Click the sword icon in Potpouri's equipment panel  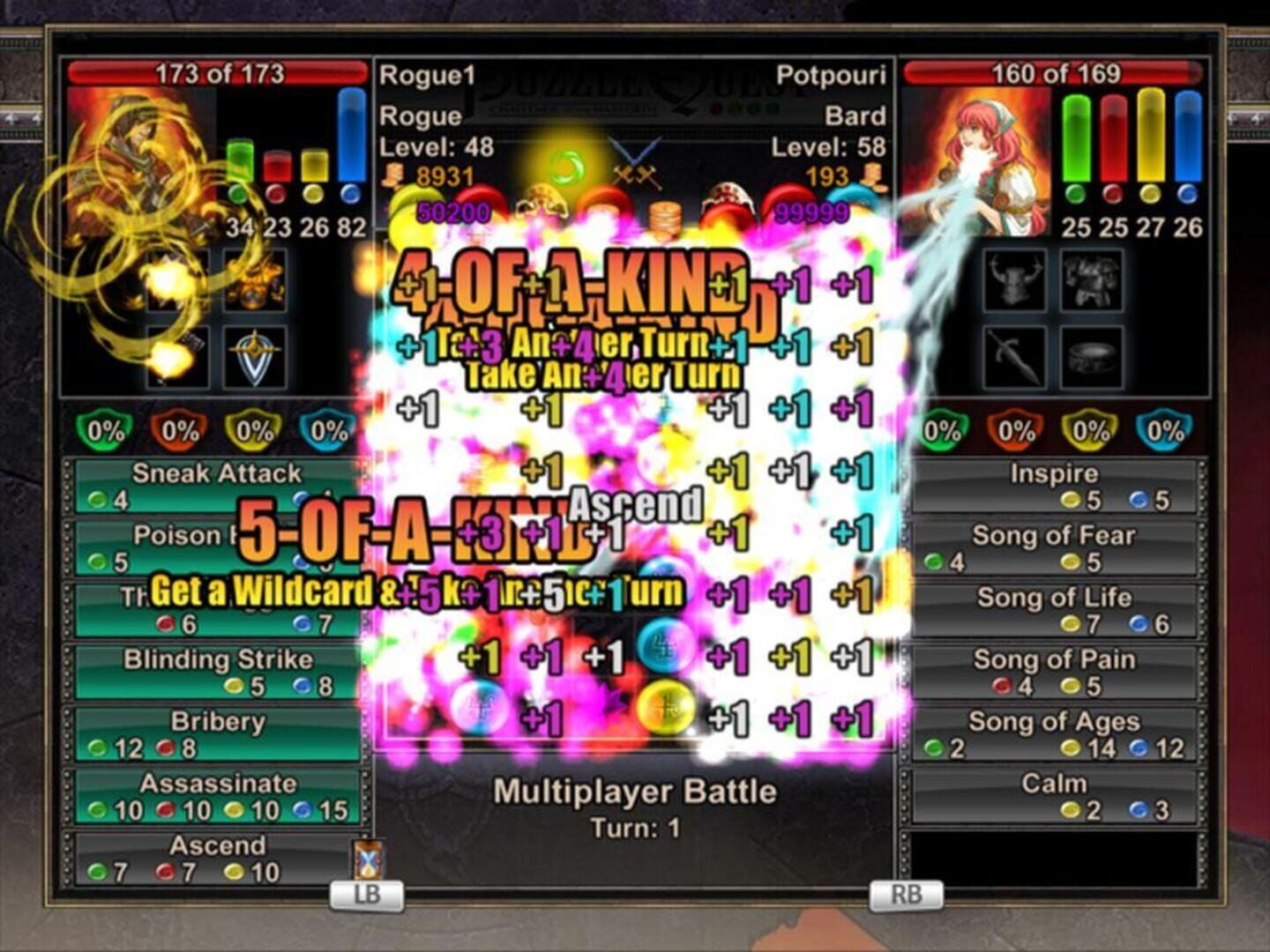[x=1014, y=357]
